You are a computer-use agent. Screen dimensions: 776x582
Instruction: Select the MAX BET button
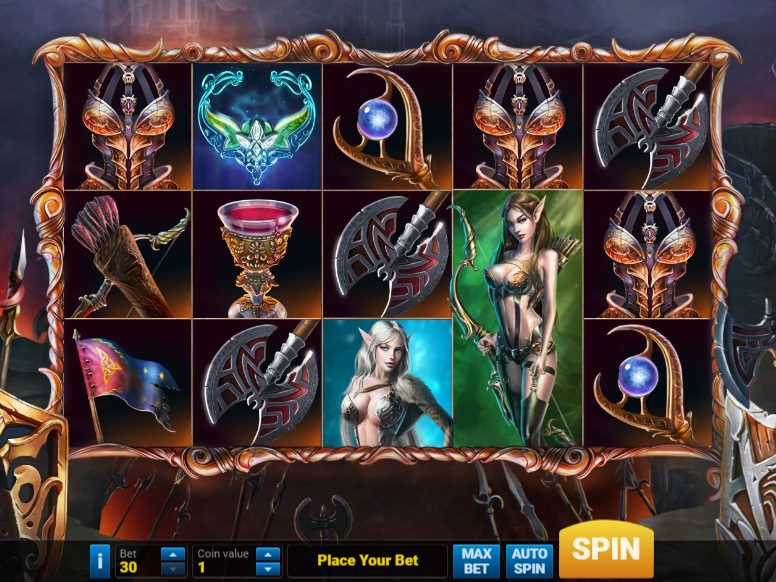476,561
